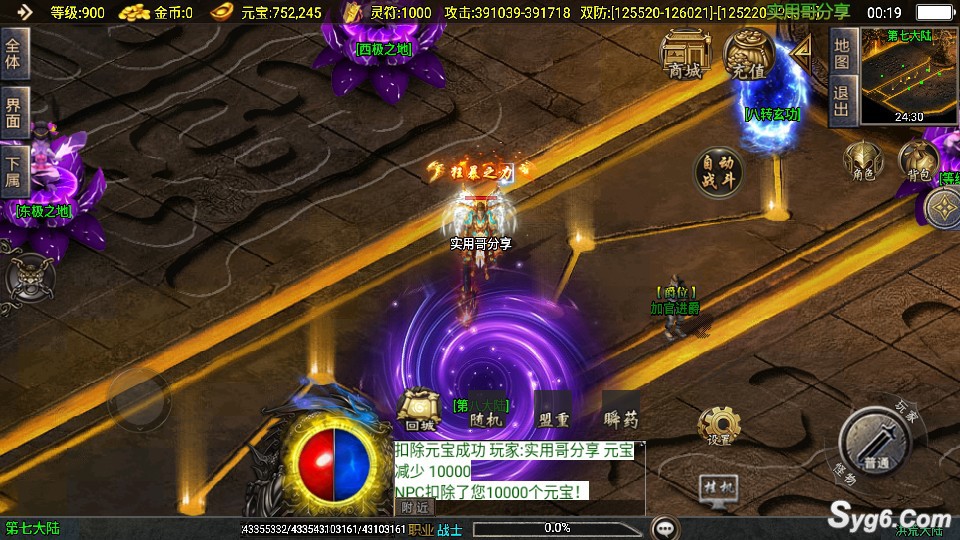Viewport: 960px width, 540px height.
Task: Use the 回城 return-to-town scroll
Action: click(419, 412)
